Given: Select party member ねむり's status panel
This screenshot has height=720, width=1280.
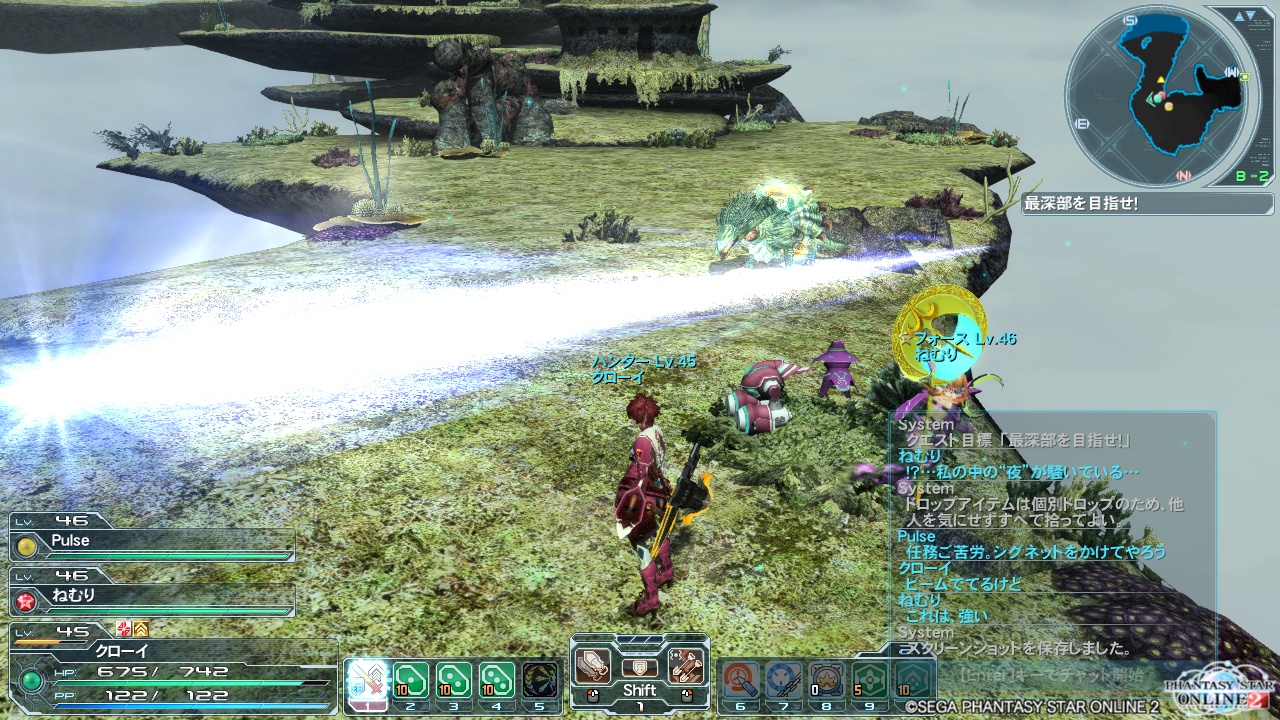Looking at the screenshot, I should 152,597.
